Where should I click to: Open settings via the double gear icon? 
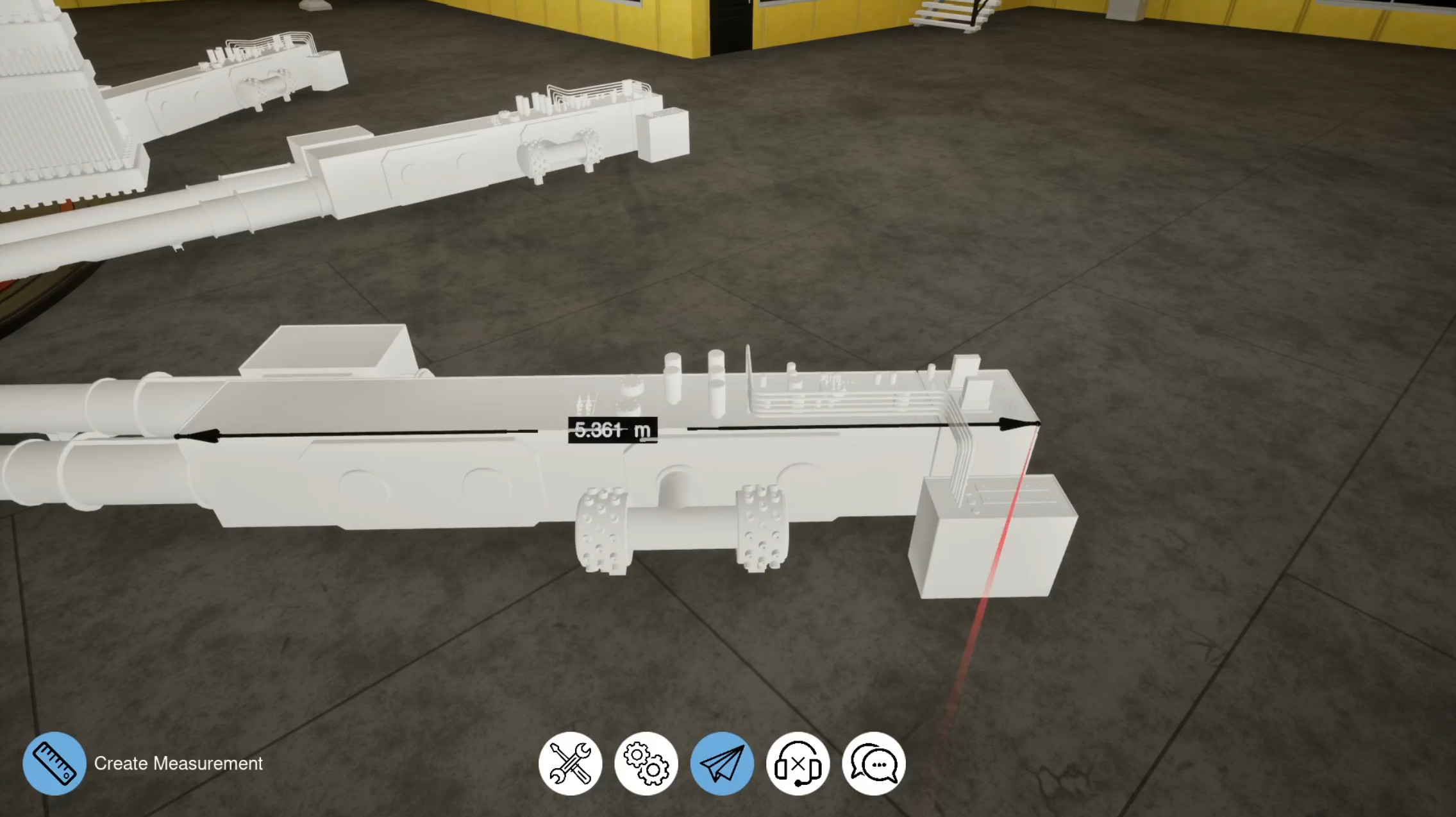coord(647,763)
